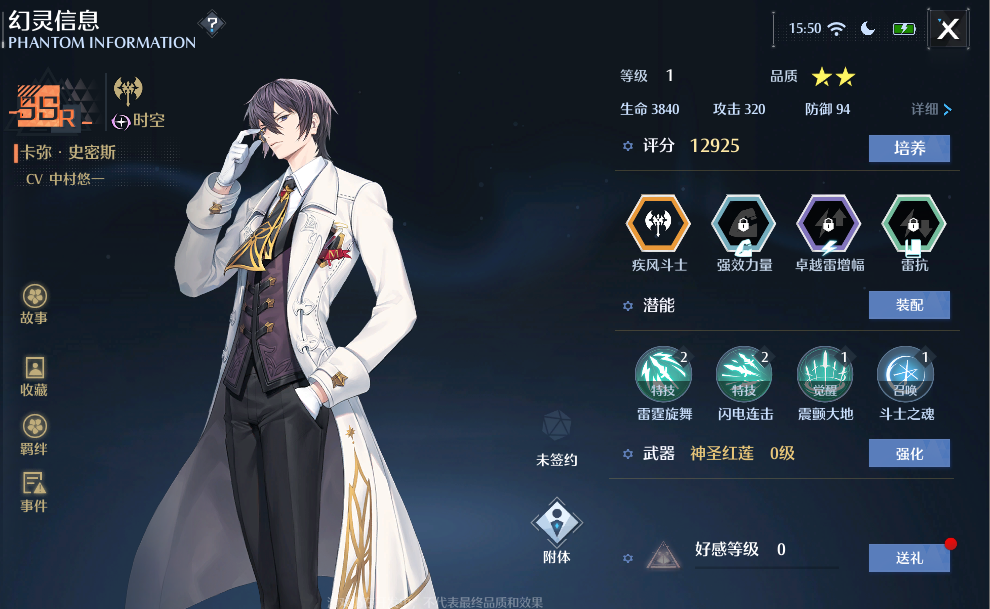Show stat details via 详细 link
The height and width of the screenshot is (609, 990).
coord(931,109)
